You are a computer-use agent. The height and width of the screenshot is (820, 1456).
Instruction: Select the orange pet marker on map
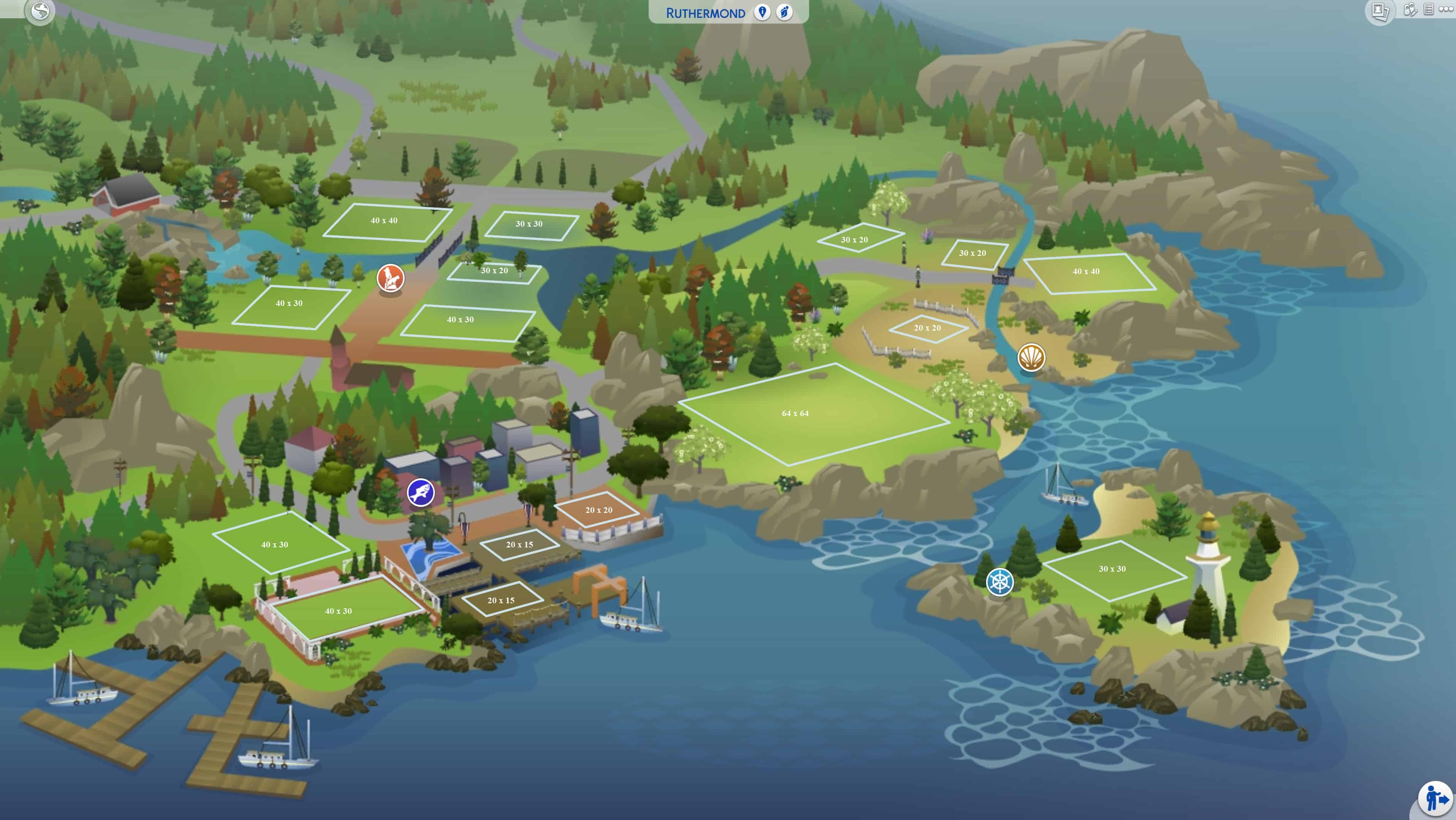[x=390, y=278]
